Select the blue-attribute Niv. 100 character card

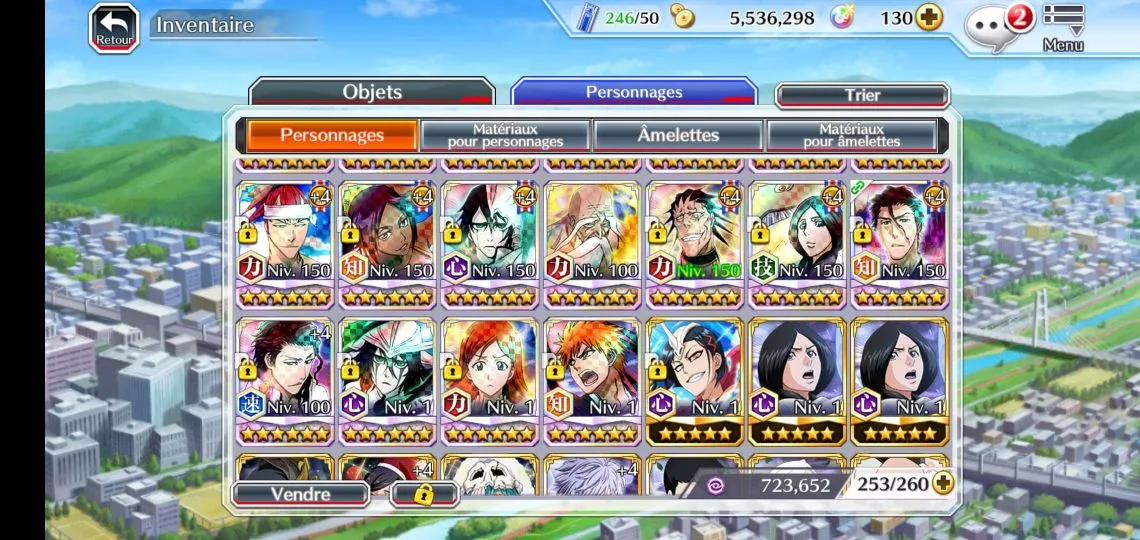point(285,381)
